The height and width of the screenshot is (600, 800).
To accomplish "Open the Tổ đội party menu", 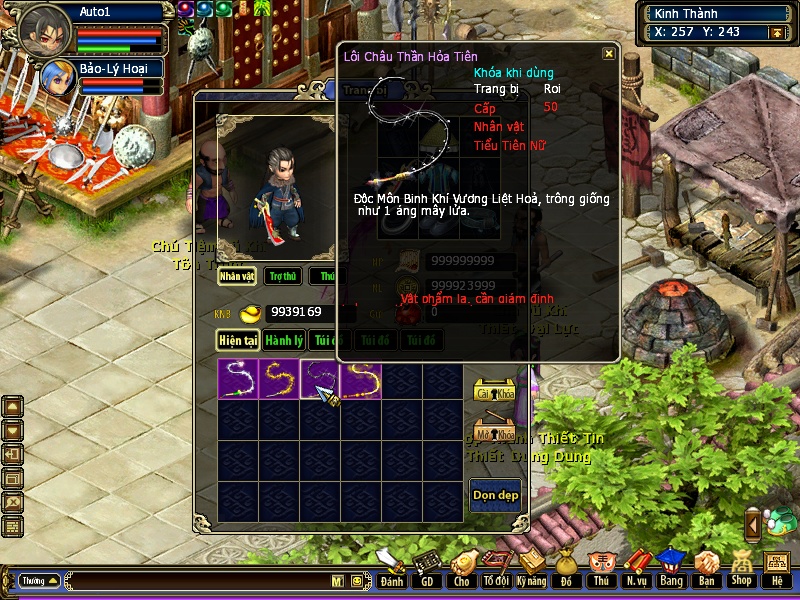I will (x=496, y=569).
